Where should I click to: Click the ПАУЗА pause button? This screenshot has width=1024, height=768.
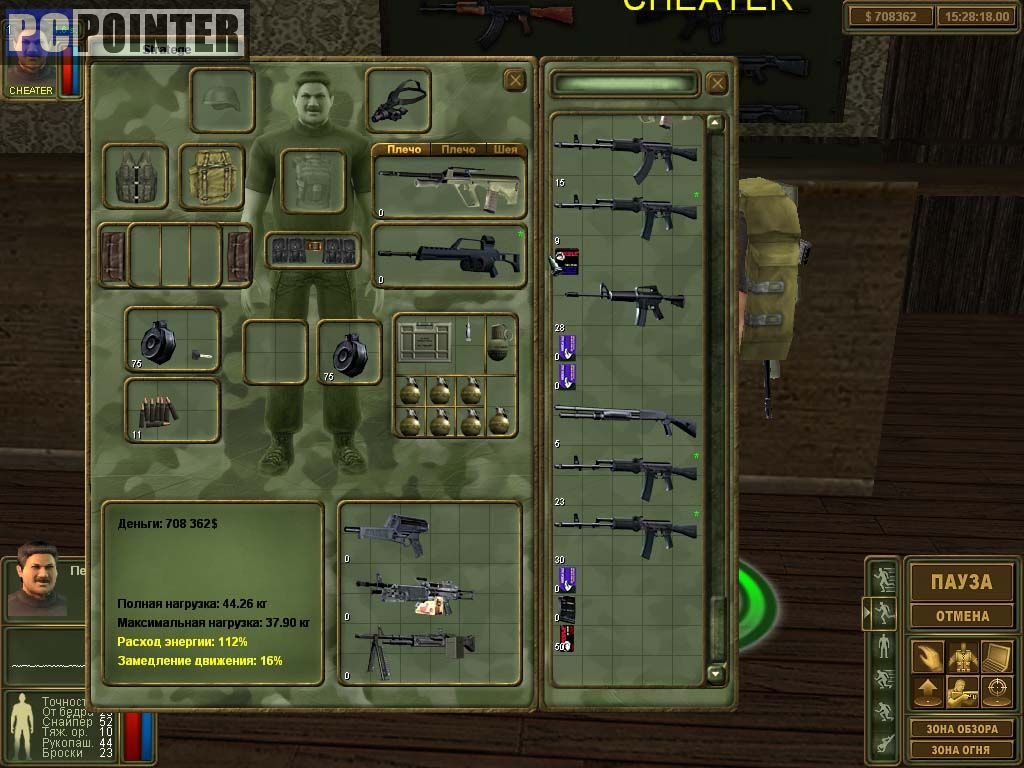coord(960,581)
